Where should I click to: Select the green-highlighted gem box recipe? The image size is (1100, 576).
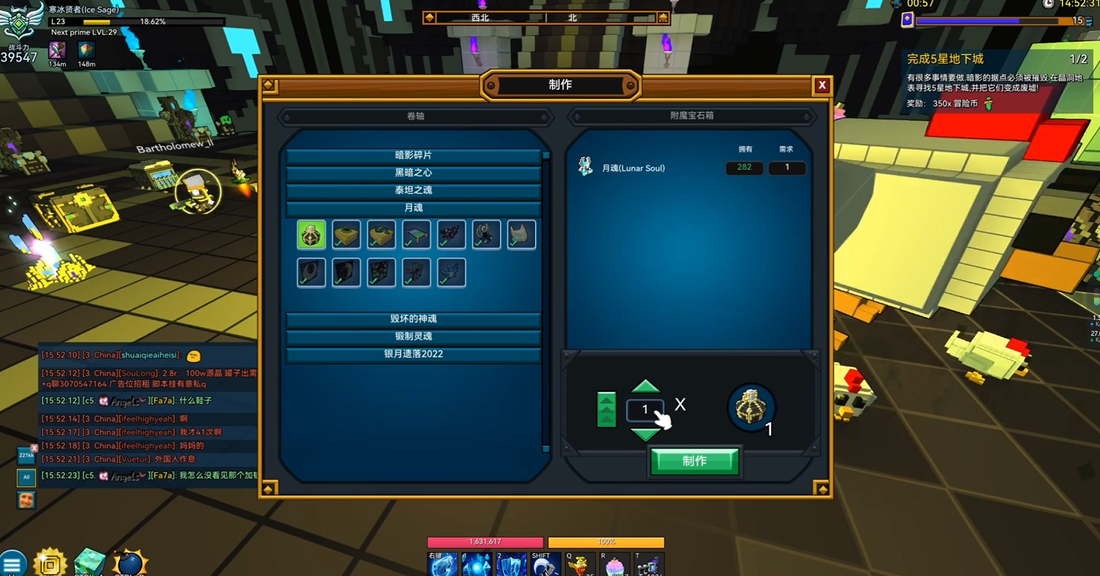pos(311,235)
